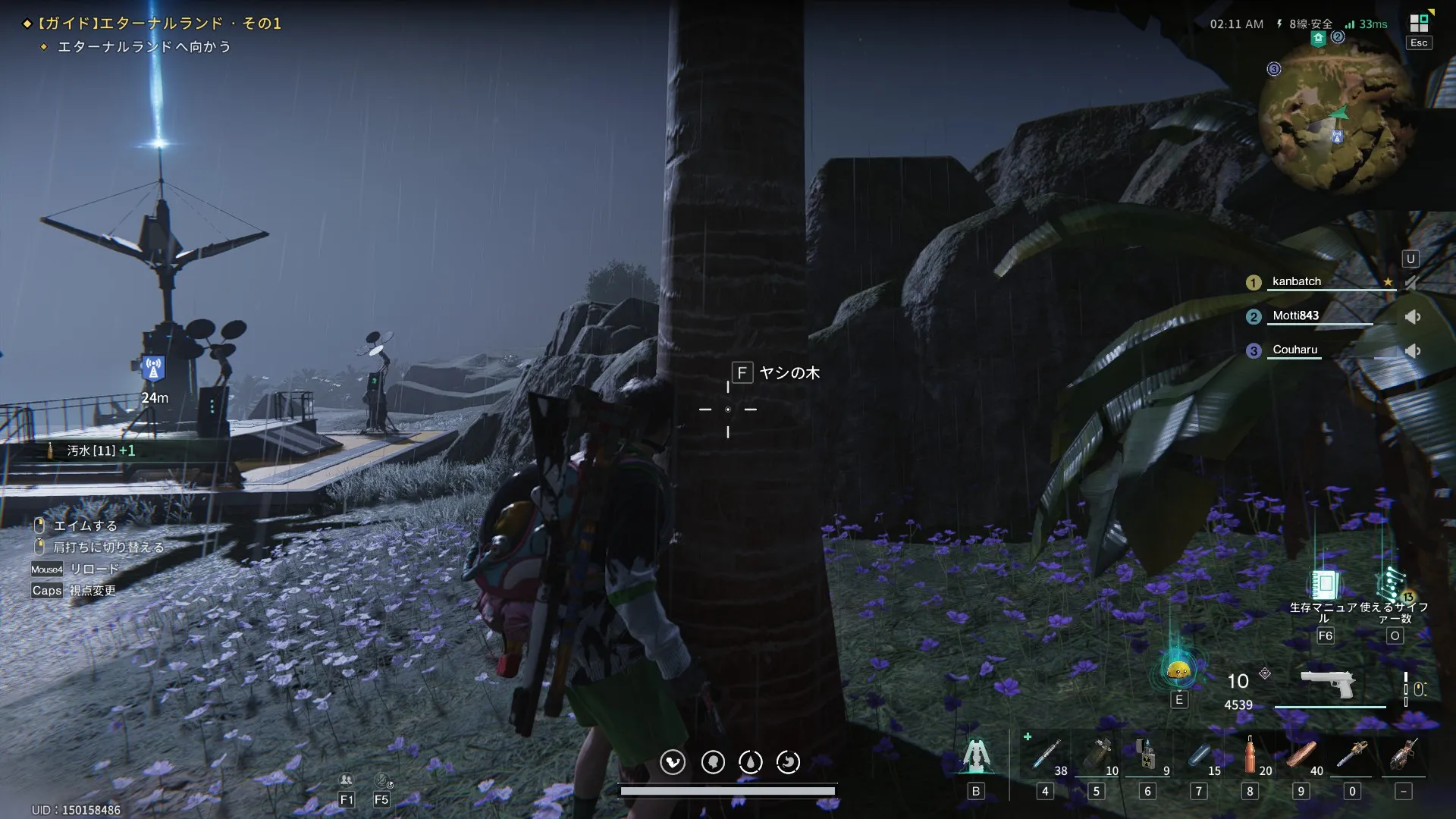Select teammate Couharu in the party list
Screen dimensions: 1456x819
pos(1295,350)
